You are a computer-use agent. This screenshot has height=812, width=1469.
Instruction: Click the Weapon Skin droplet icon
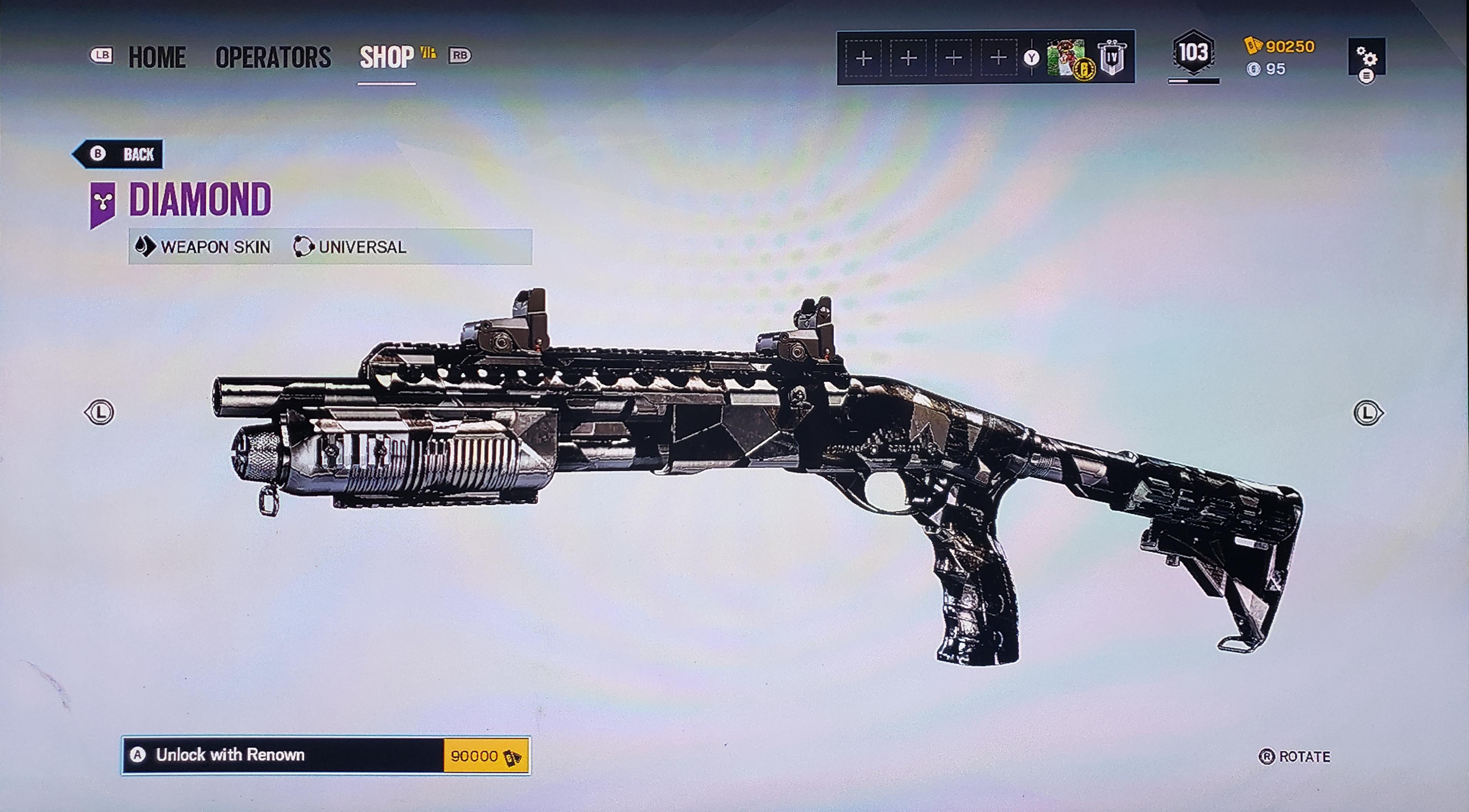click(x=146, y=247)
